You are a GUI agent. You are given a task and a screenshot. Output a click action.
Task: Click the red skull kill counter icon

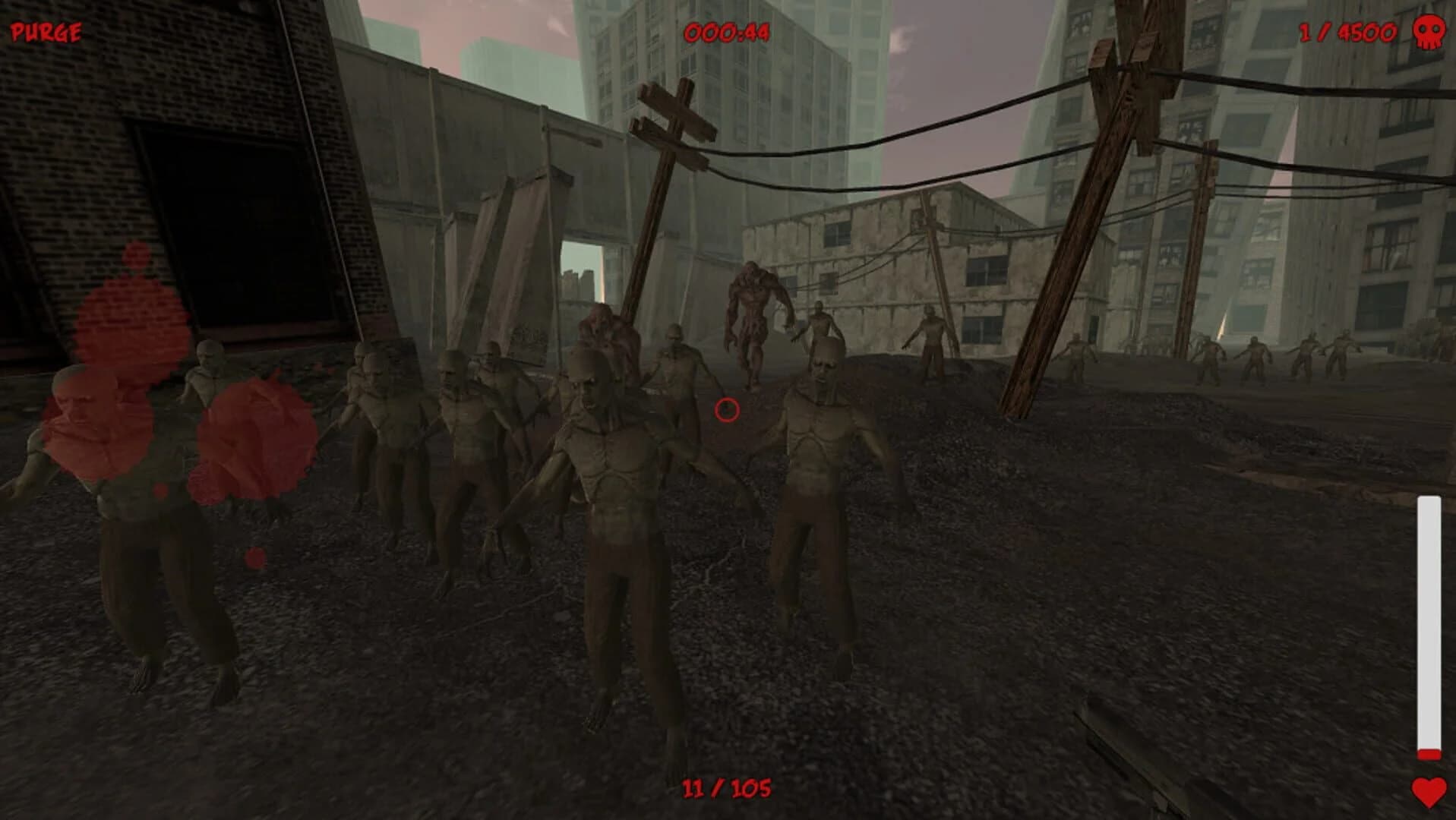[1431, 32]
